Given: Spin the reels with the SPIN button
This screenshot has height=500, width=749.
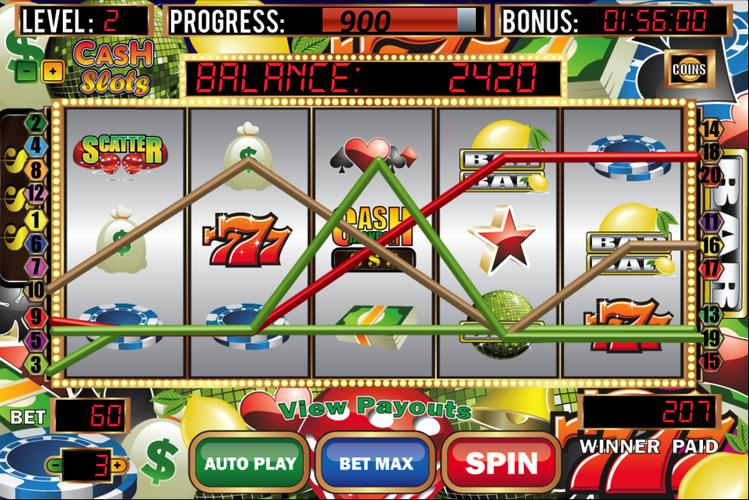Looking at the screenshot, I should click(x=501, y=464).
